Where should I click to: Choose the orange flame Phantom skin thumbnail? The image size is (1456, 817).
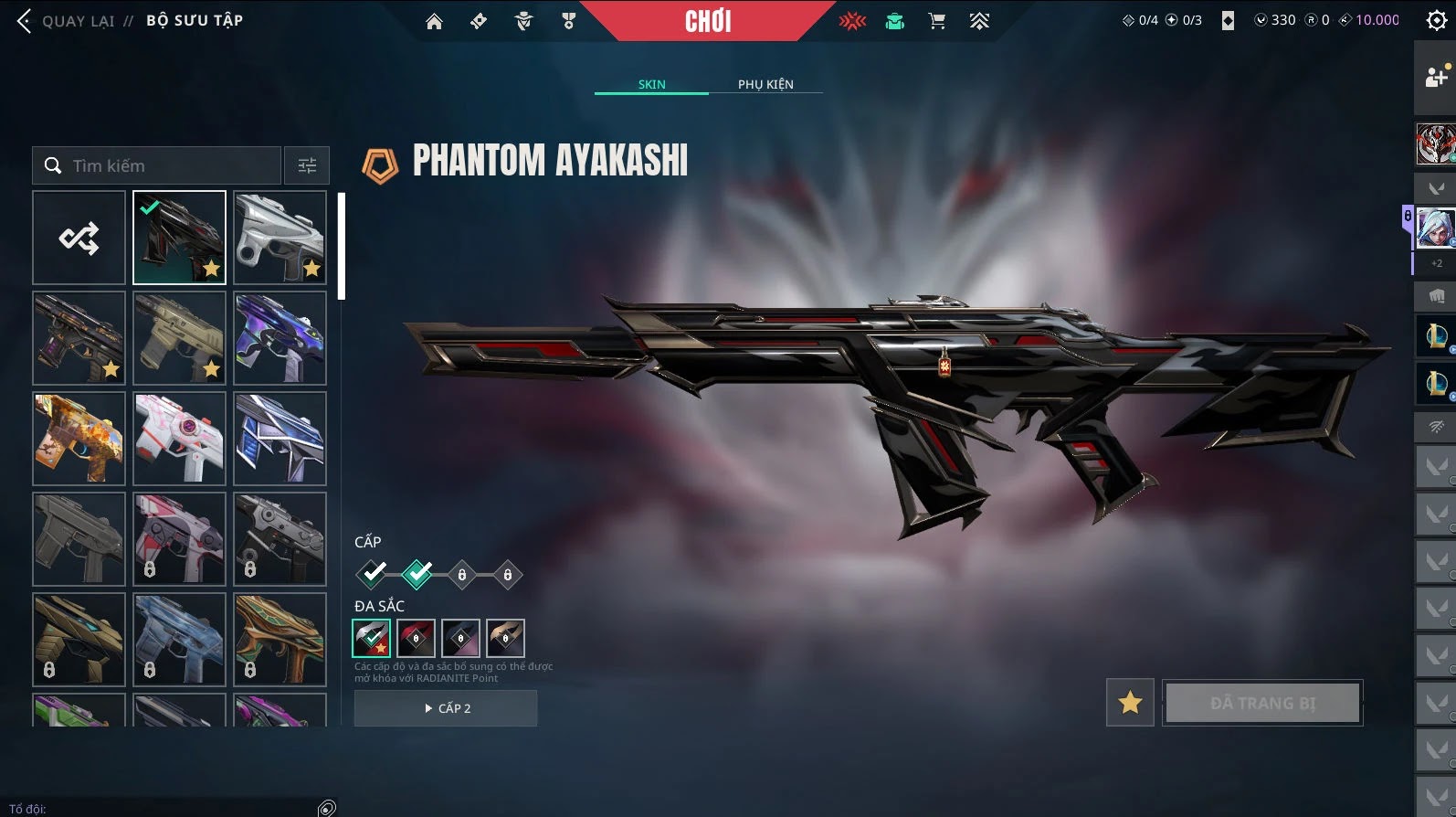click(x=79, y=439)
